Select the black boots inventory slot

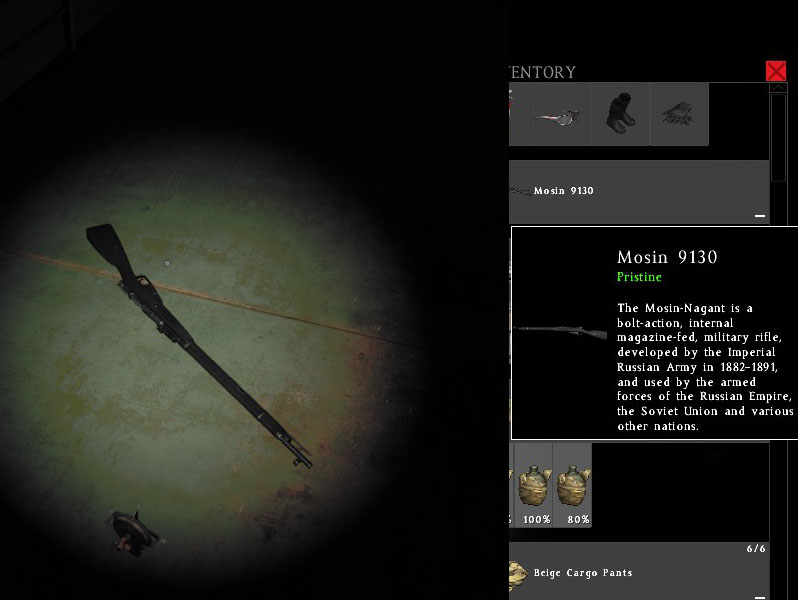point(620,114)
